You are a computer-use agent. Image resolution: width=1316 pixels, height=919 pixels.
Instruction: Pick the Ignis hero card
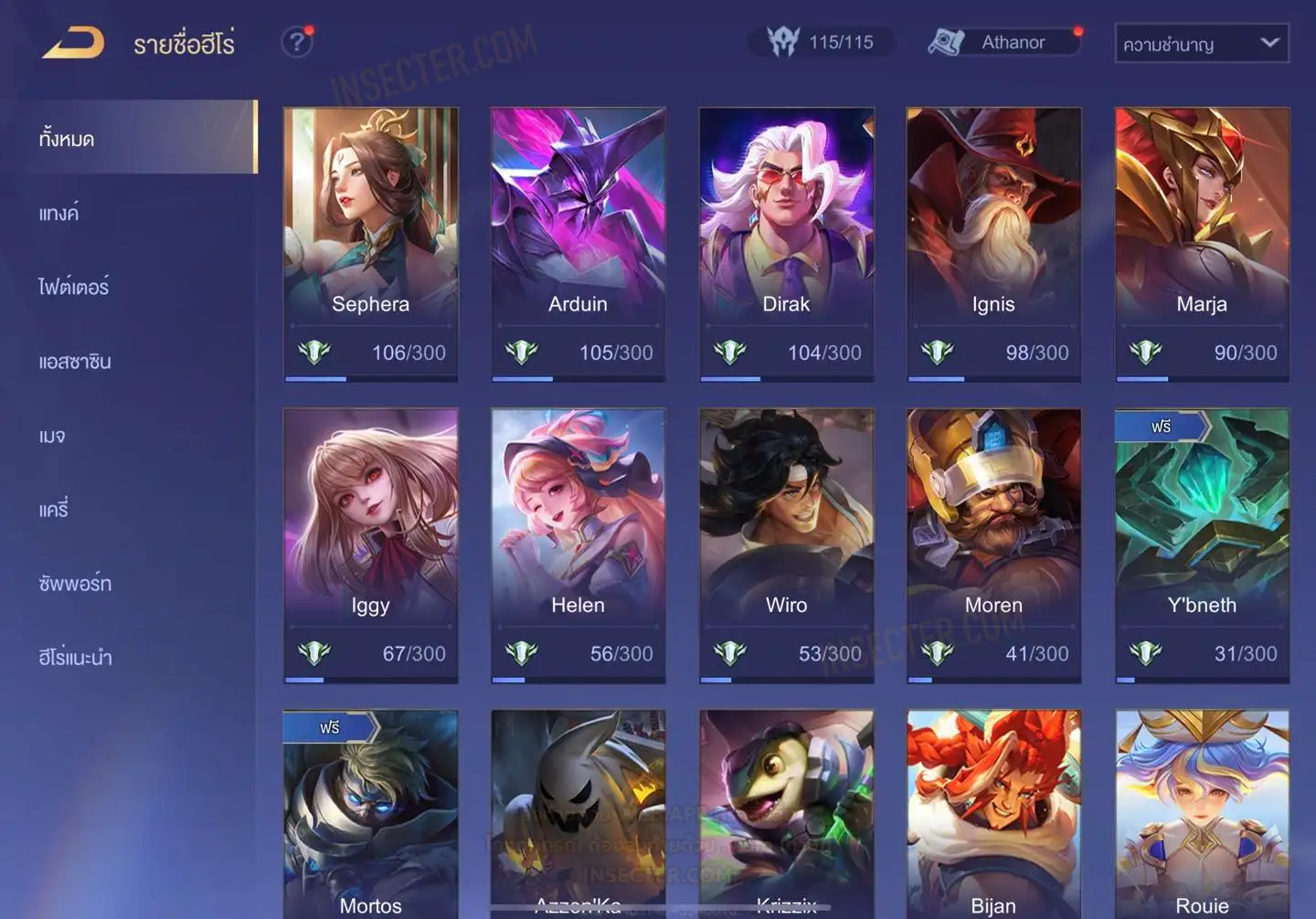(993, 243)
